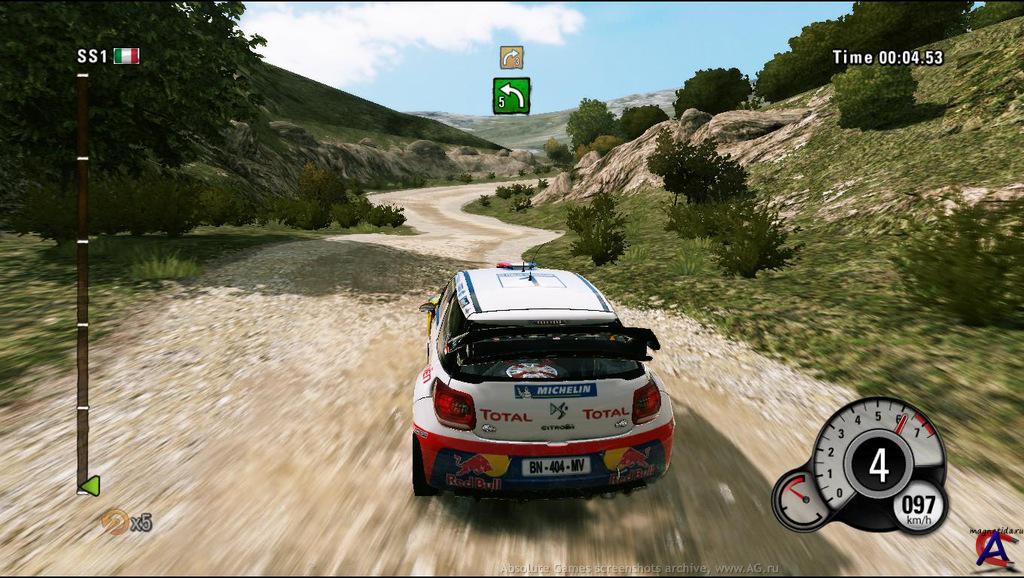Click the green arrow stage progress marker
The image size is (1024, 578).
click(x=89, y=486)
